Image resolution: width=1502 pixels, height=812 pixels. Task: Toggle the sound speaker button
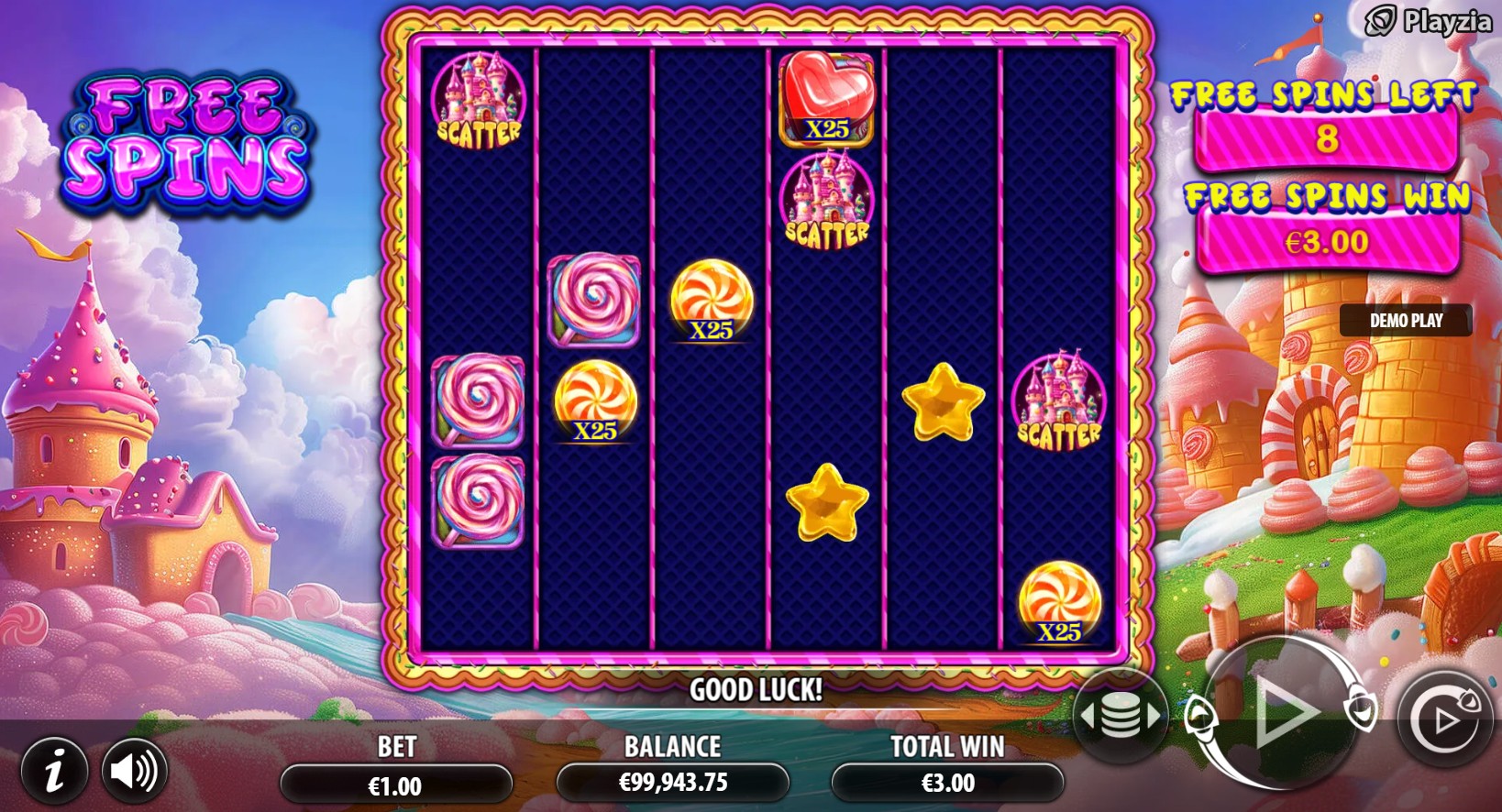point(134,771)
